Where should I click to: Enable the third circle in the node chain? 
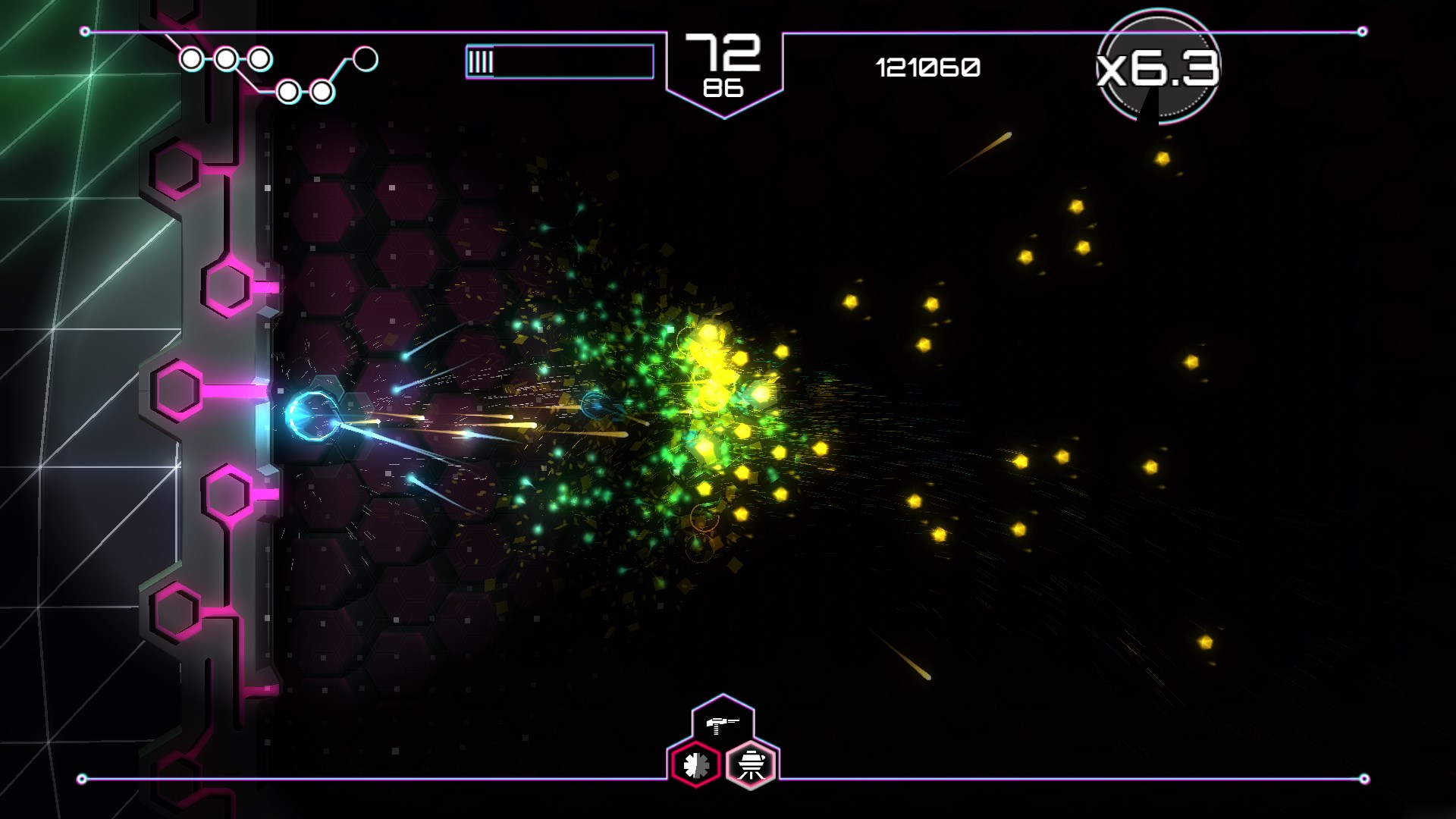pyautogui.click(x=261, y=58)
